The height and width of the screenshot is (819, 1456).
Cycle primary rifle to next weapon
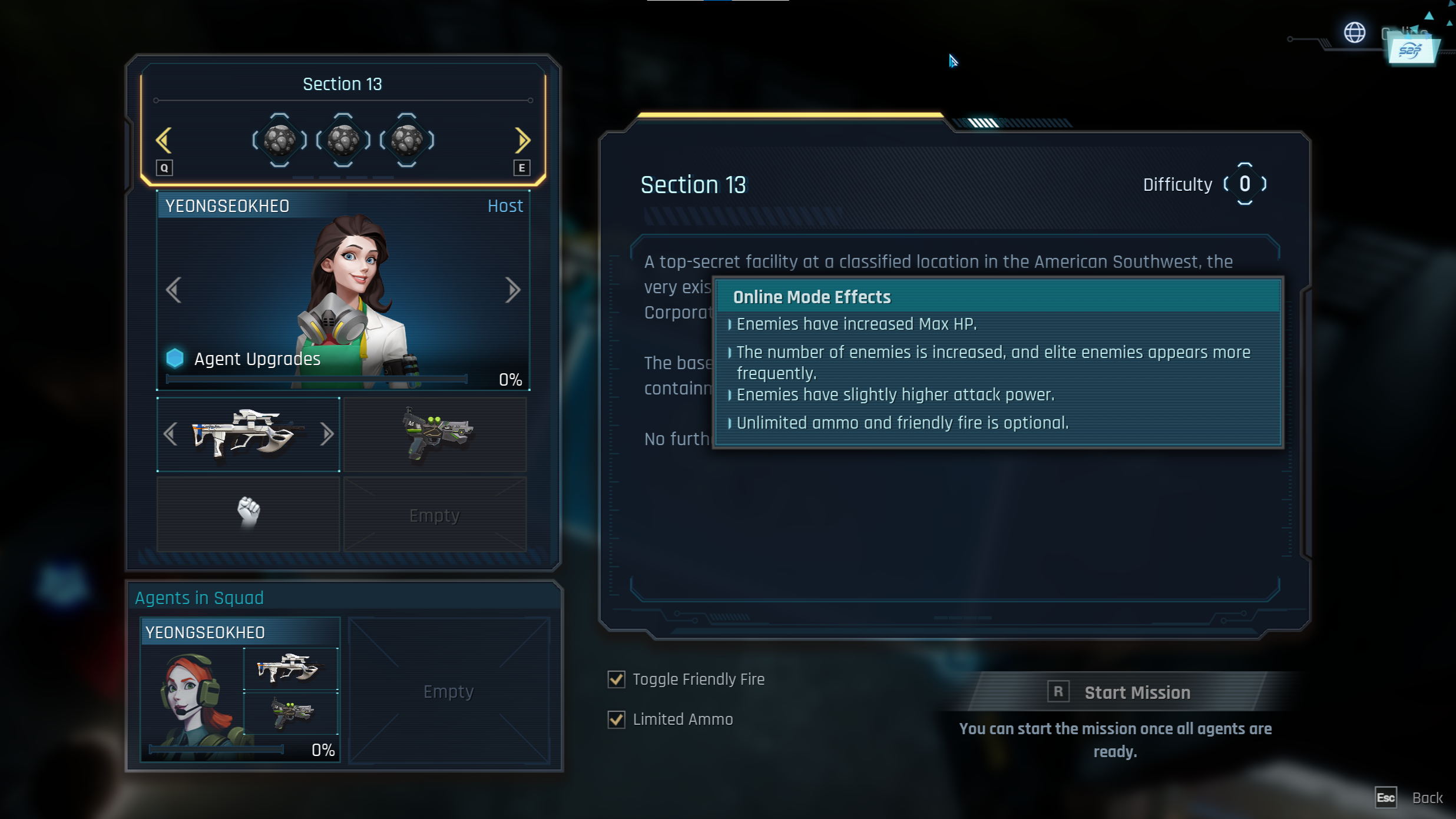327,435
